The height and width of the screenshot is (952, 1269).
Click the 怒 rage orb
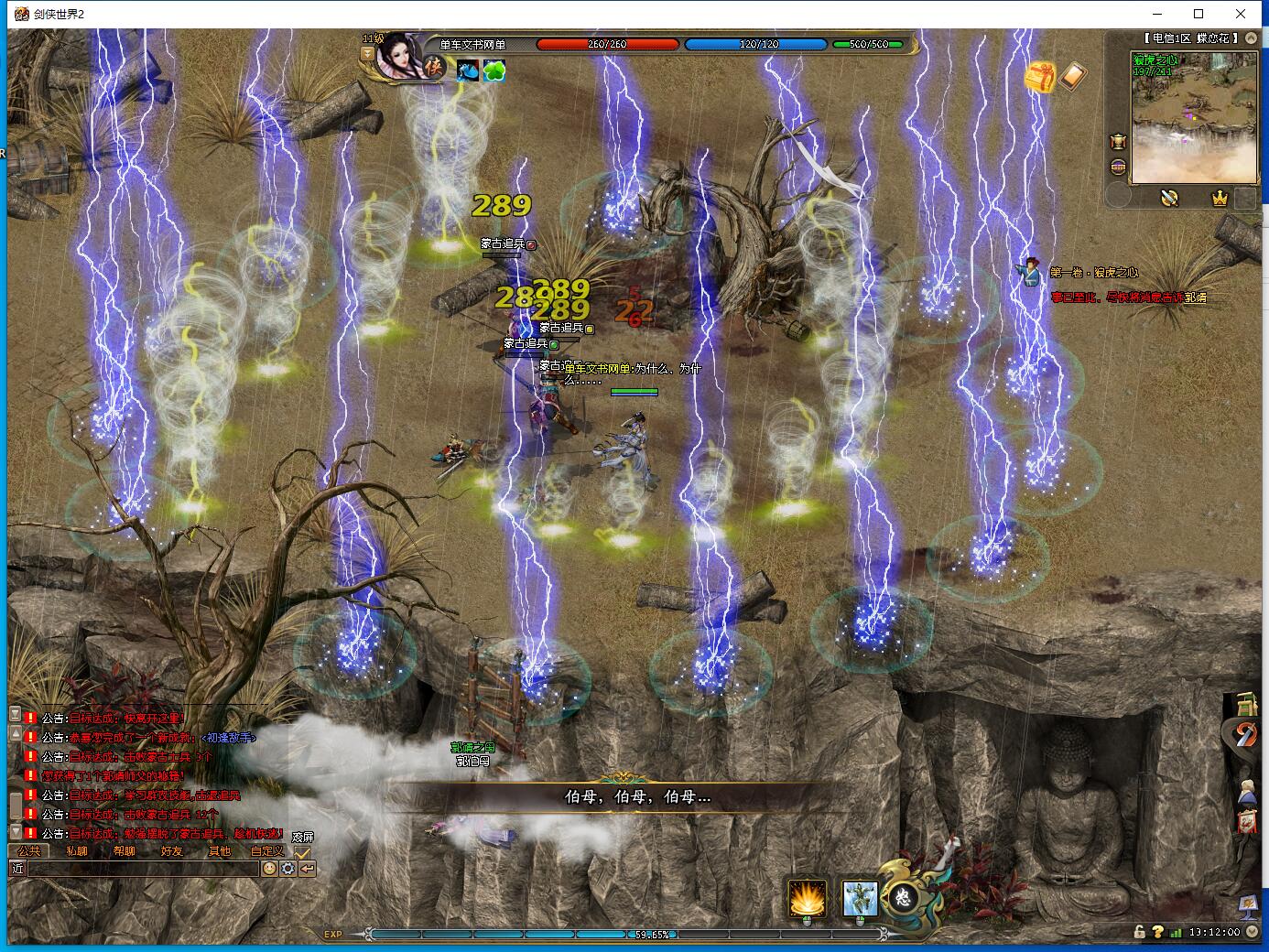pyautogui.click(x=901, y=896)
